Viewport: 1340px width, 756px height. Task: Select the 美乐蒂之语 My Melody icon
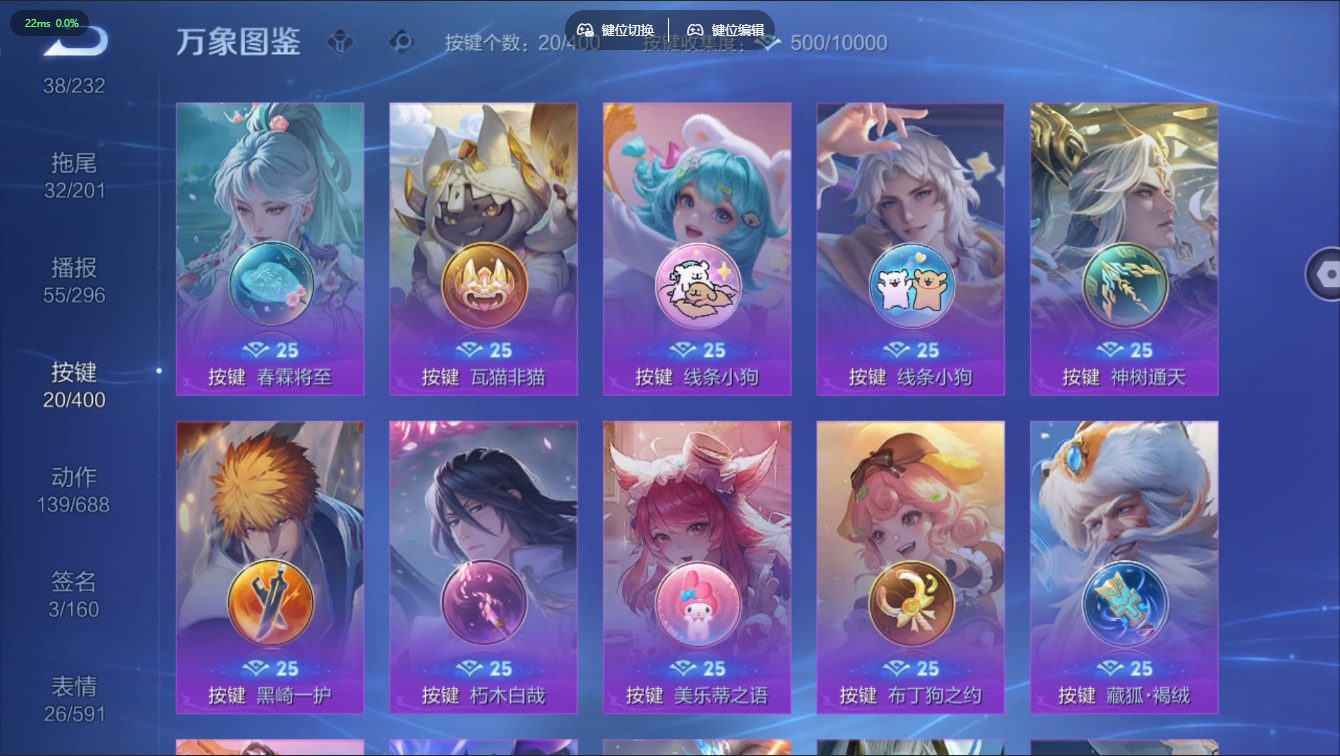click(x=697, y=603)
